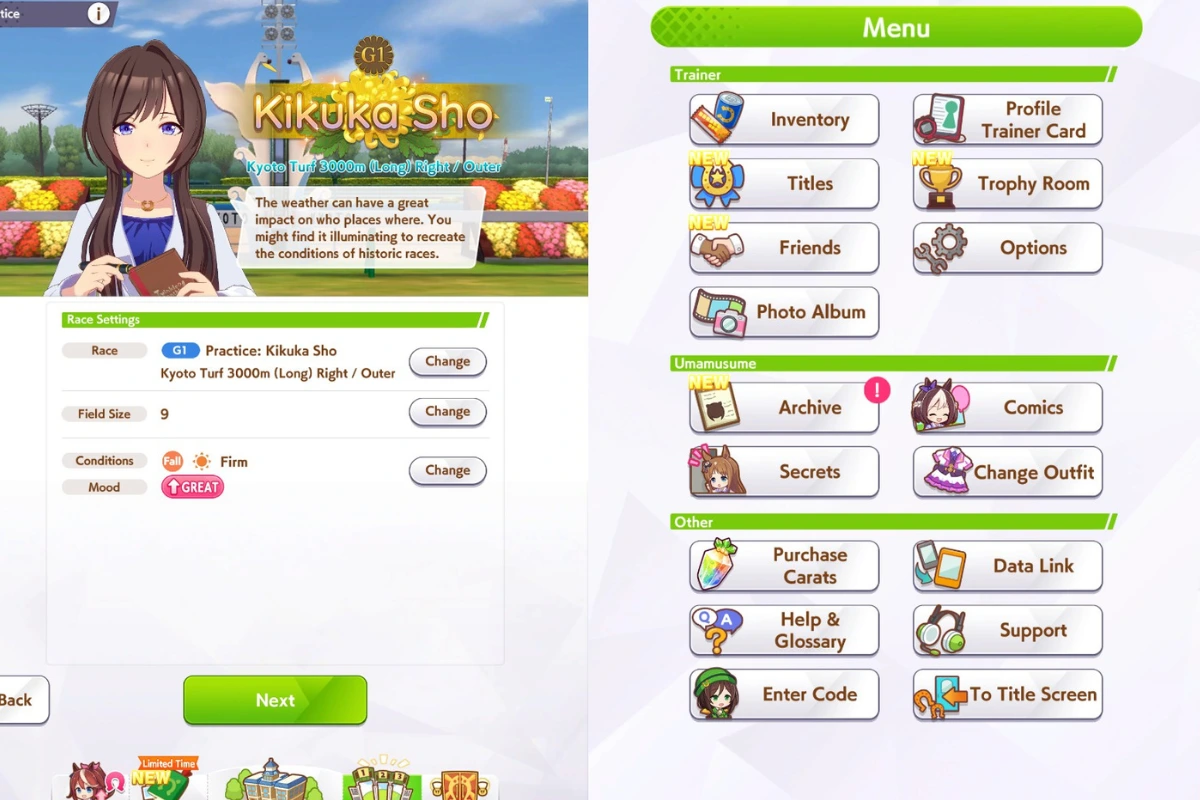Open Help & Glossary

[x=784, y=631]
